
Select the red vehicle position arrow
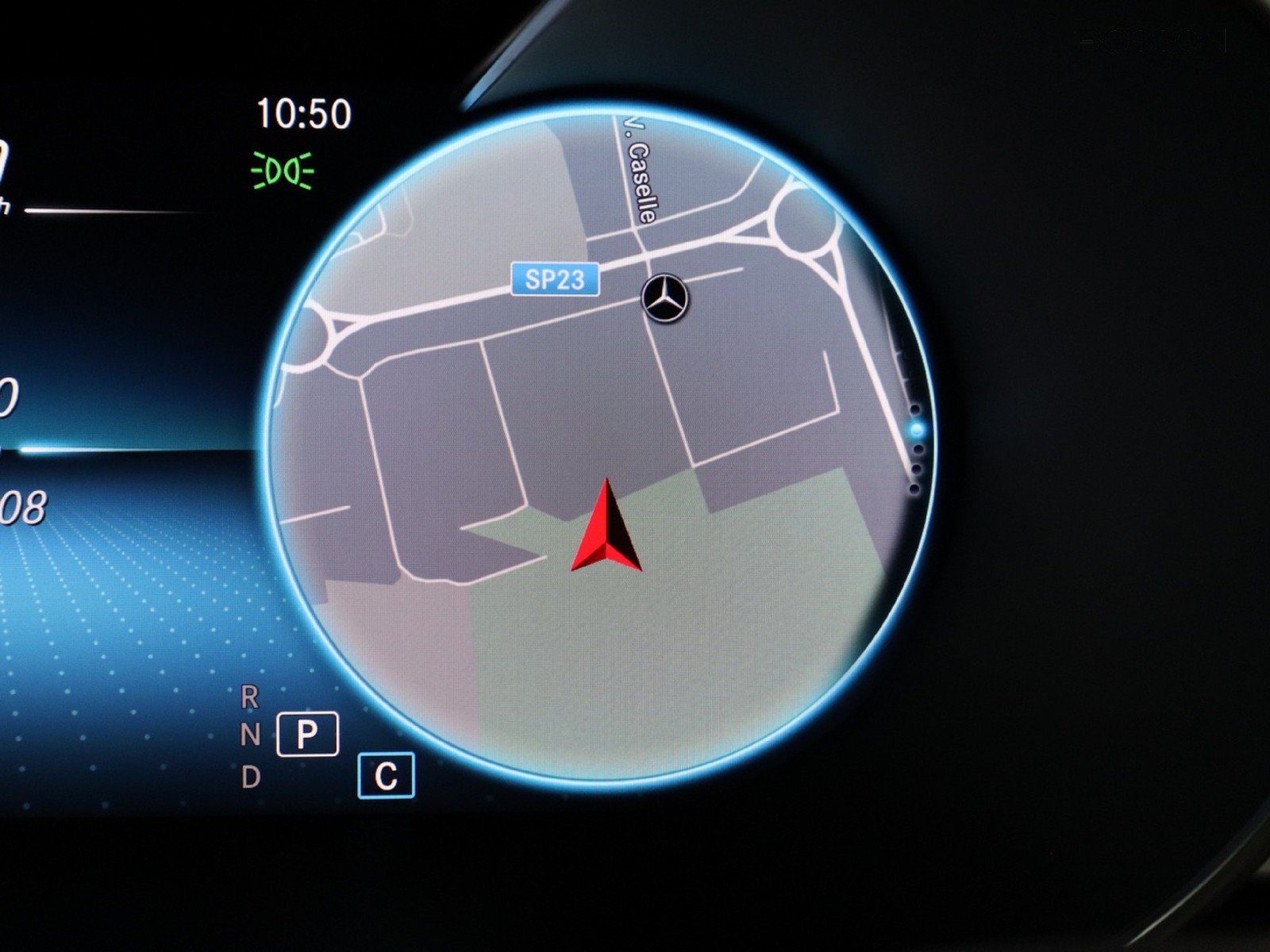point(606,528)
